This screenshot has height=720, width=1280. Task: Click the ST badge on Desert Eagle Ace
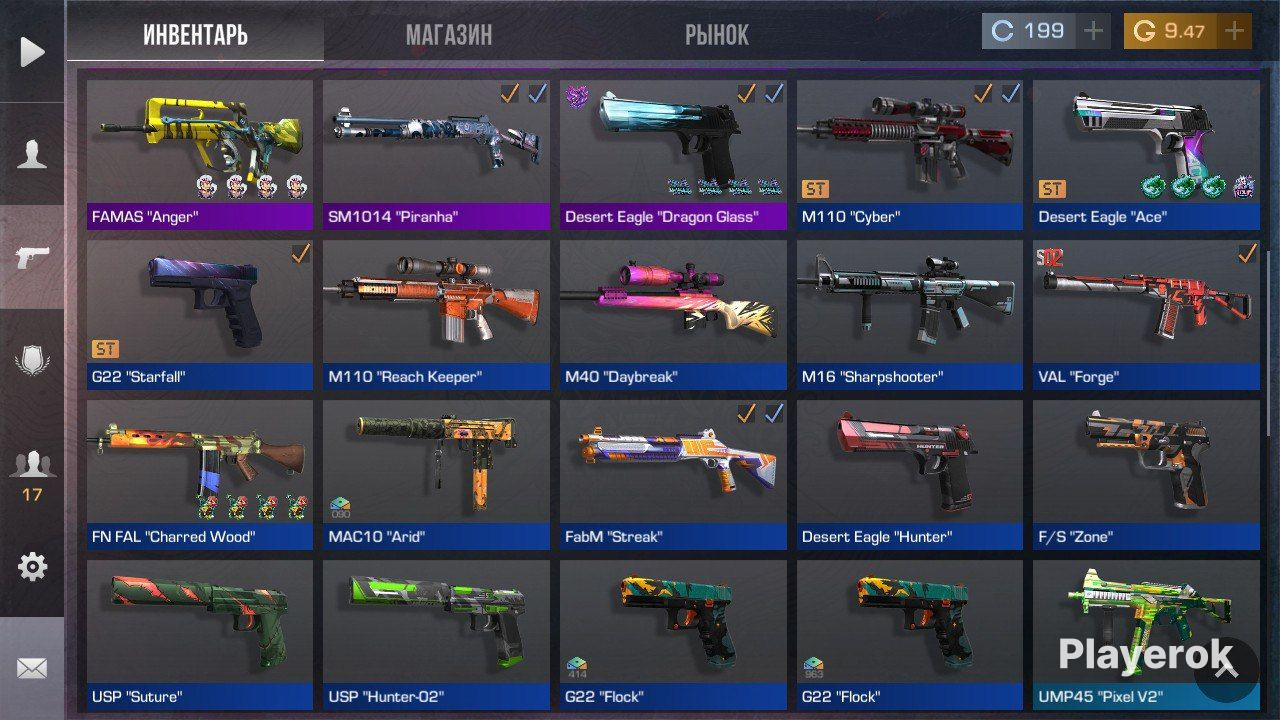1054,188
